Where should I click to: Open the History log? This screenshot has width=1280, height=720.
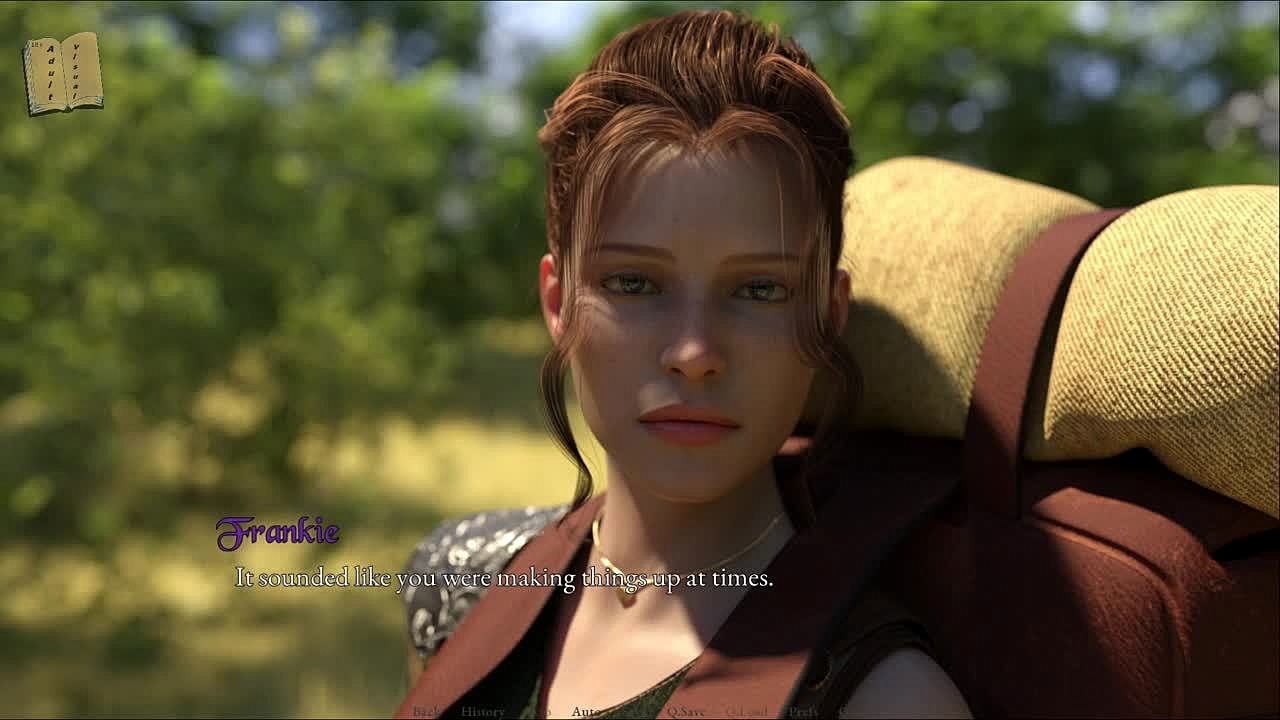[483, 712]
